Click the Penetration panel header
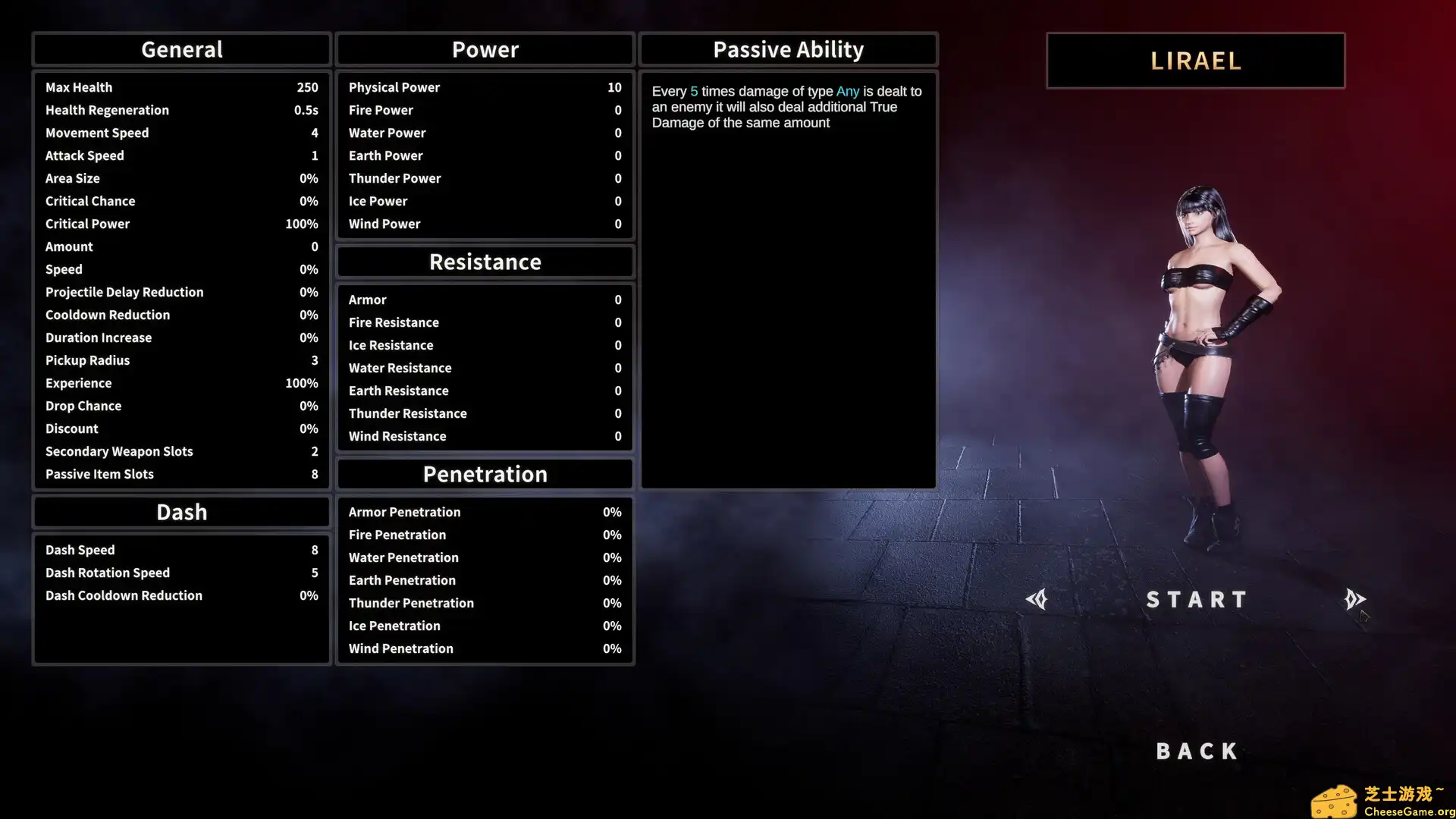 tap(485, 474)
